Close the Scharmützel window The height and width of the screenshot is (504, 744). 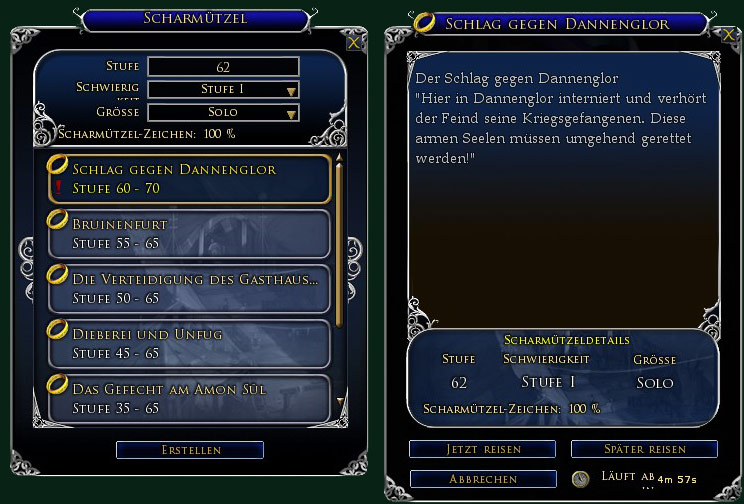(353, 42)
